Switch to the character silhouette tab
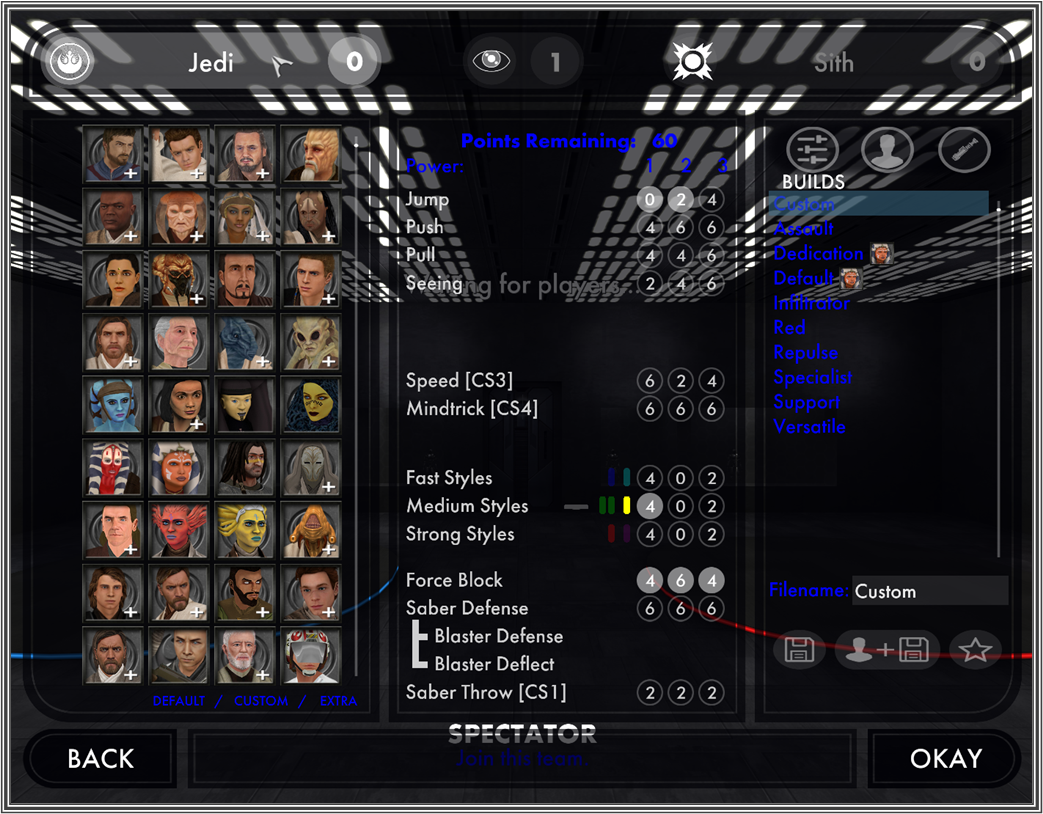Image resolution: width=1043 pixels, height=814 pixels. (x=888, y=150)
